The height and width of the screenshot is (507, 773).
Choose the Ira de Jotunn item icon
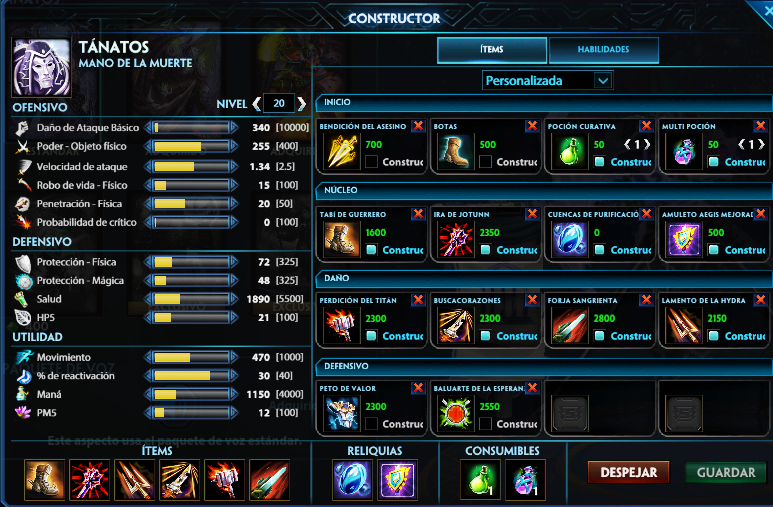tap(455, 240)
